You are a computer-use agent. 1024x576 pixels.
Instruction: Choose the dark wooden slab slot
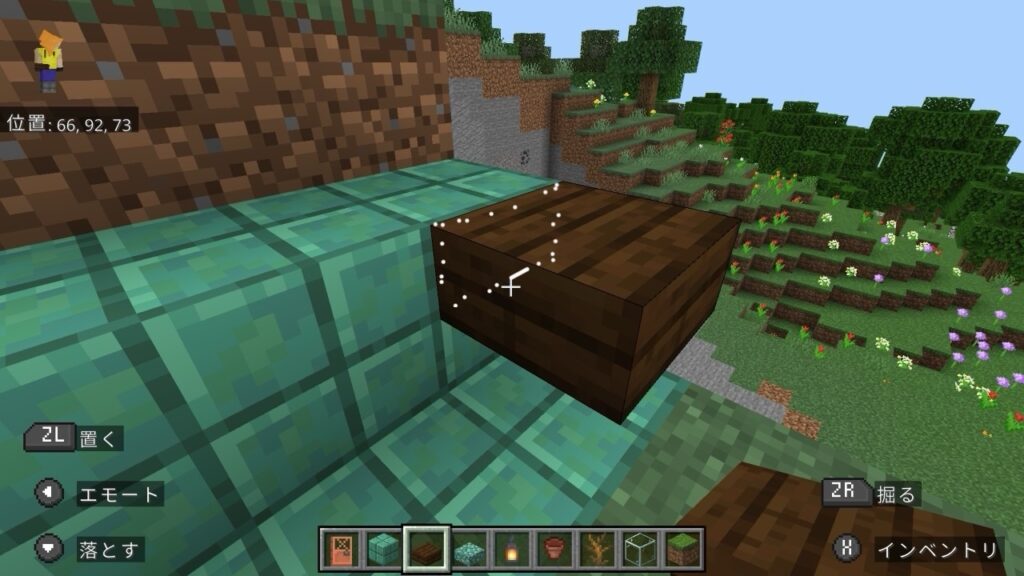pos(425,549)
